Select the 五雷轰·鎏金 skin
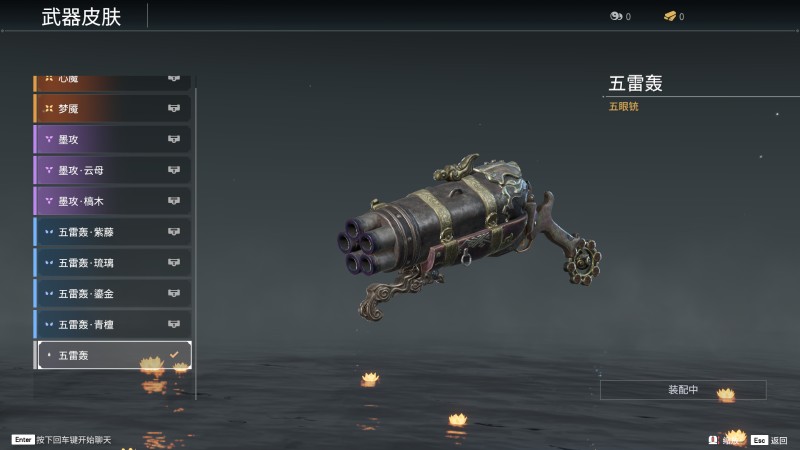Image resolution: width=800 pixels, height=450 pixels. point(112,294)
